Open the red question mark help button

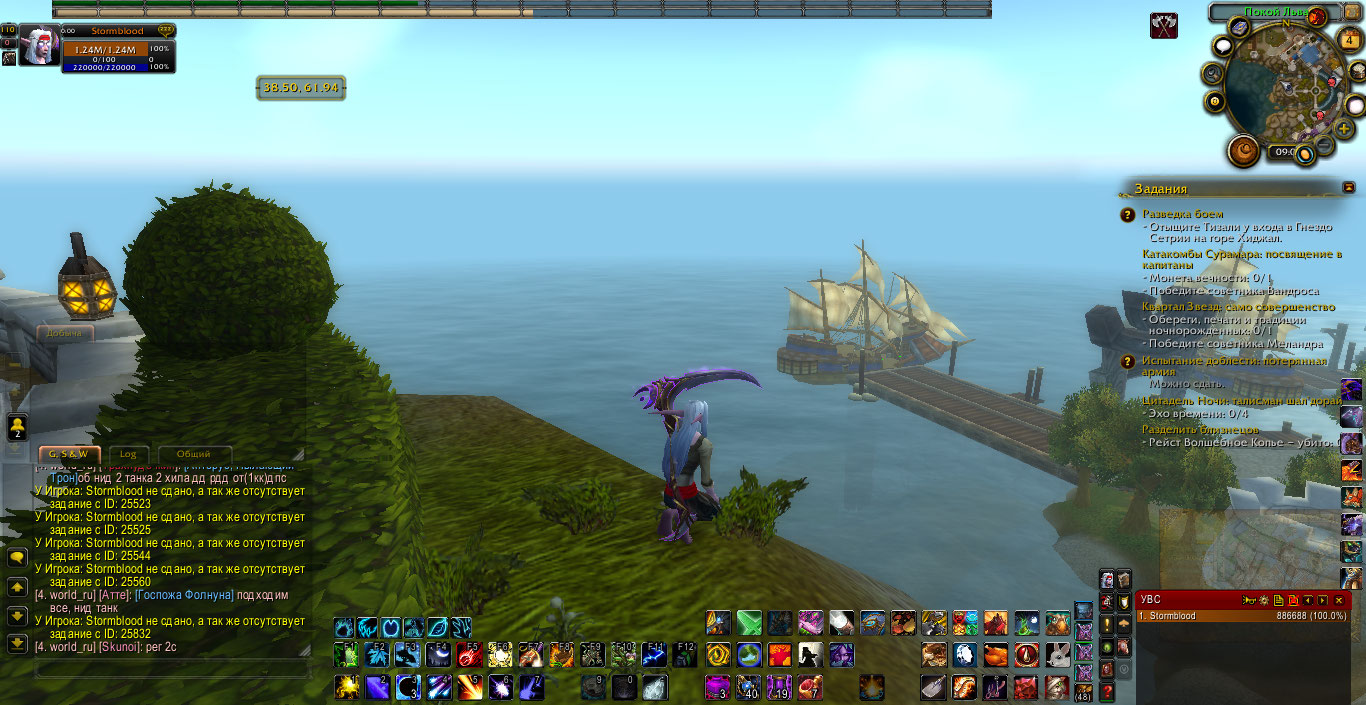click(1108, 691)
